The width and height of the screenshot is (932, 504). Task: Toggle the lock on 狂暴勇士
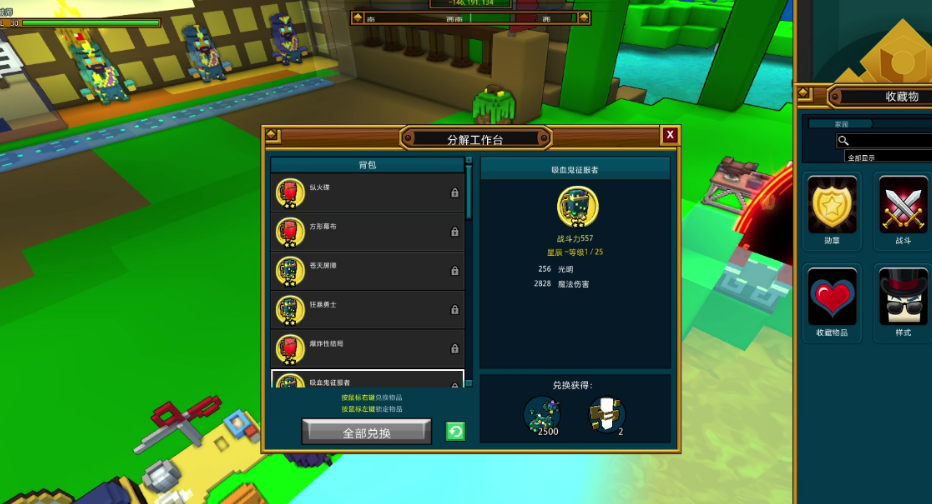455,310
